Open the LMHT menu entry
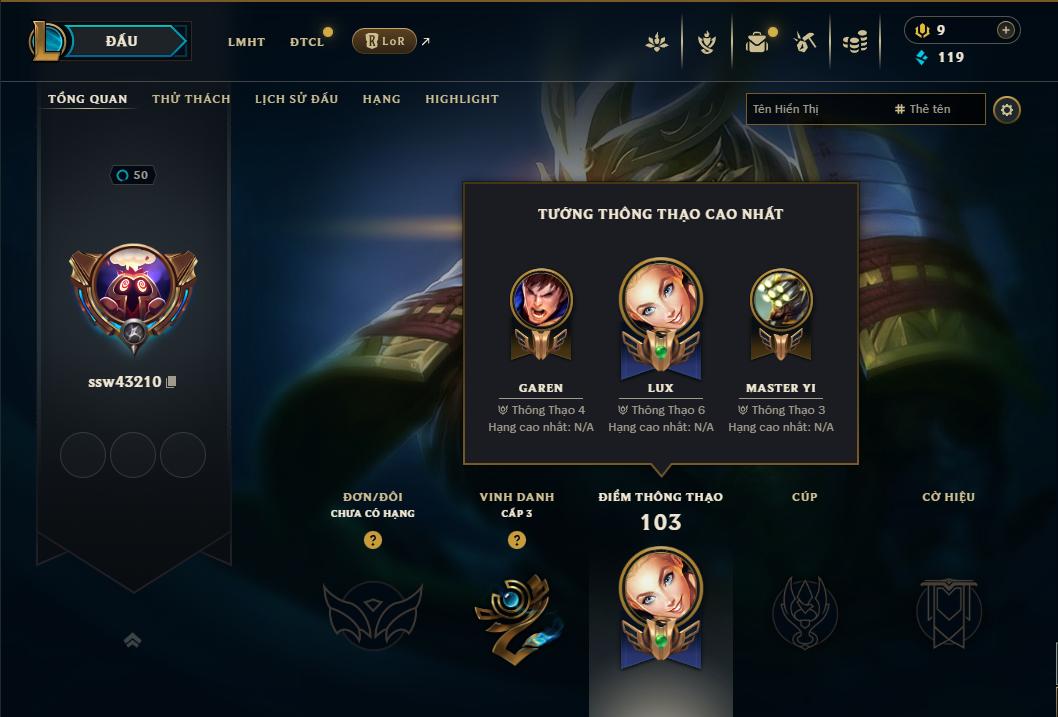Image resolution: width=1058 pixels, height=717 pixels. pyautogui.click(x=246, y=42)
